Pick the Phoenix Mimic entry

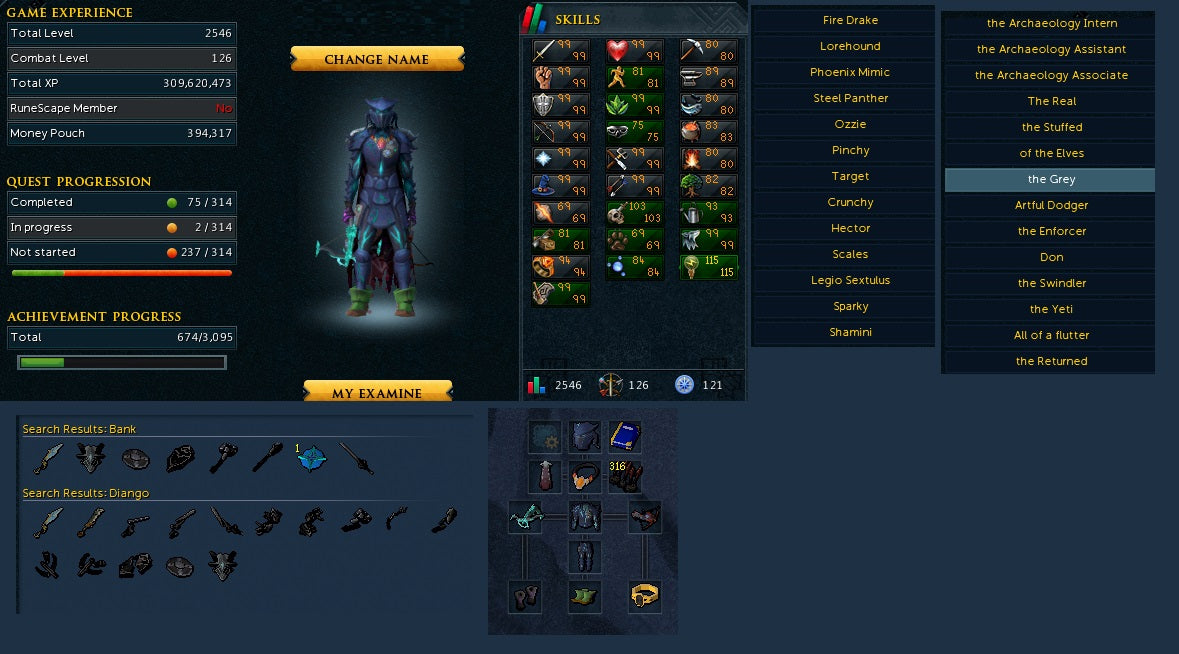pos(850,72)
